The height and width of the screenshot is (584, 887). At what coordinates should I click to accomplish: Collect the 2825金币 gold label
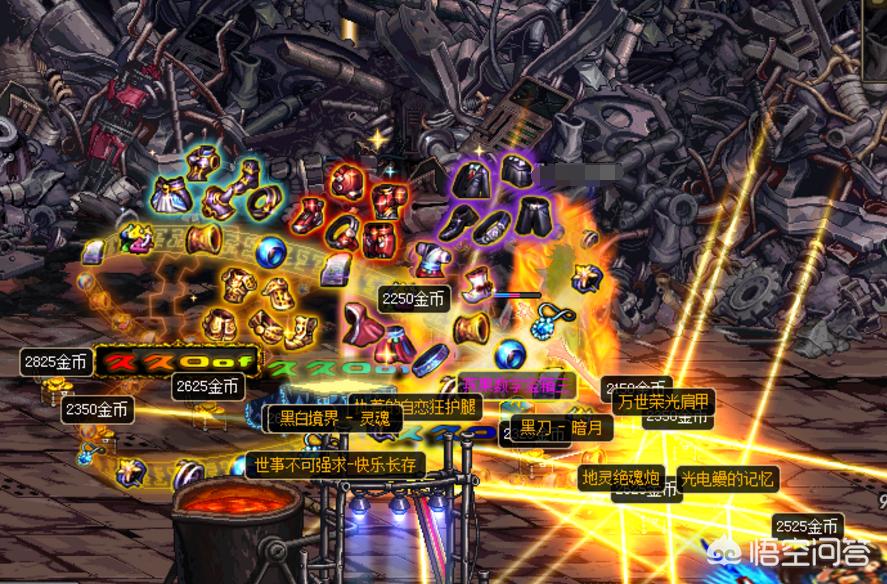[x=55, y=362]
